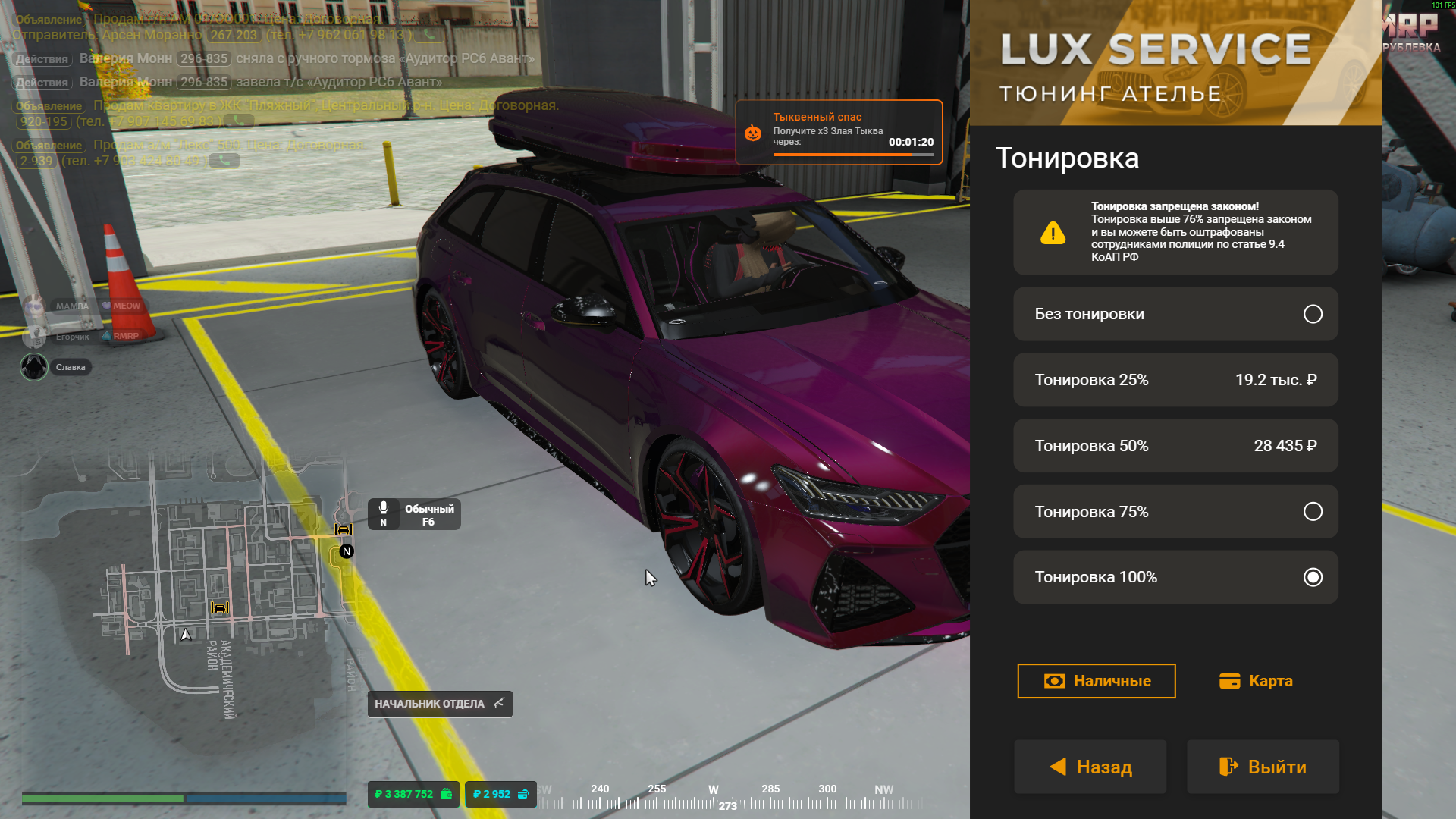The width and height of the screenshot is (1456, 819).
Task: Toggle the 'Обычный' voice chat microphone indicator
Action: 414,514
